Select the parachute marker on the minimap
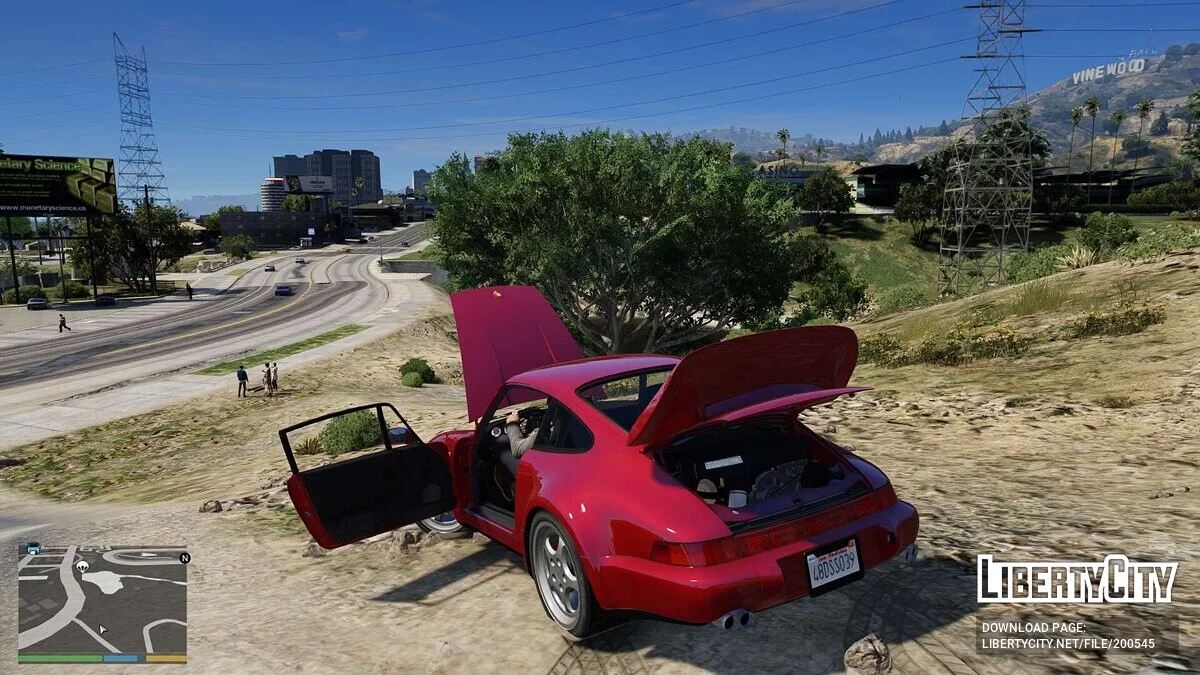 point(82,566)
